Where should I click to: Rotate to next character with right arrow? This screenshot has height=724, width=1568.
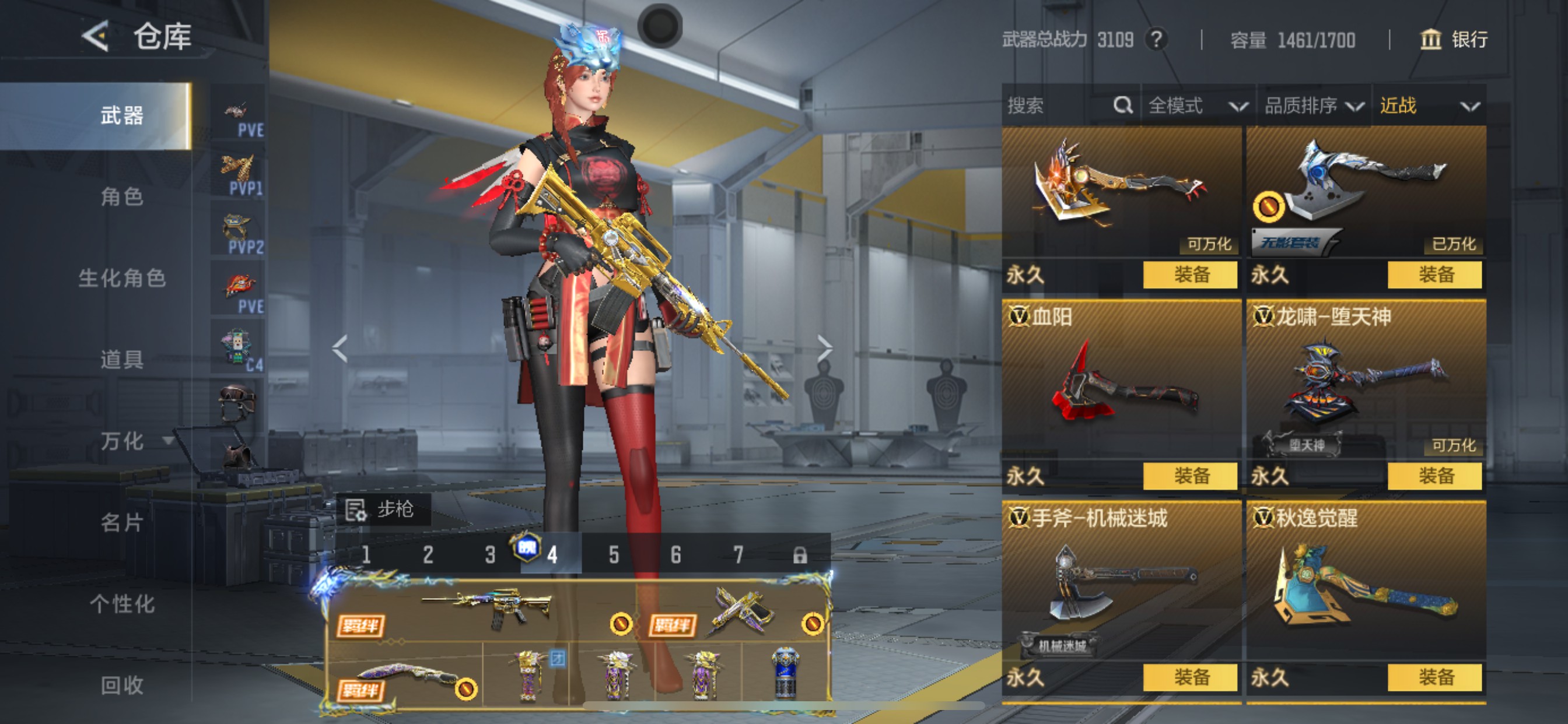824,349
